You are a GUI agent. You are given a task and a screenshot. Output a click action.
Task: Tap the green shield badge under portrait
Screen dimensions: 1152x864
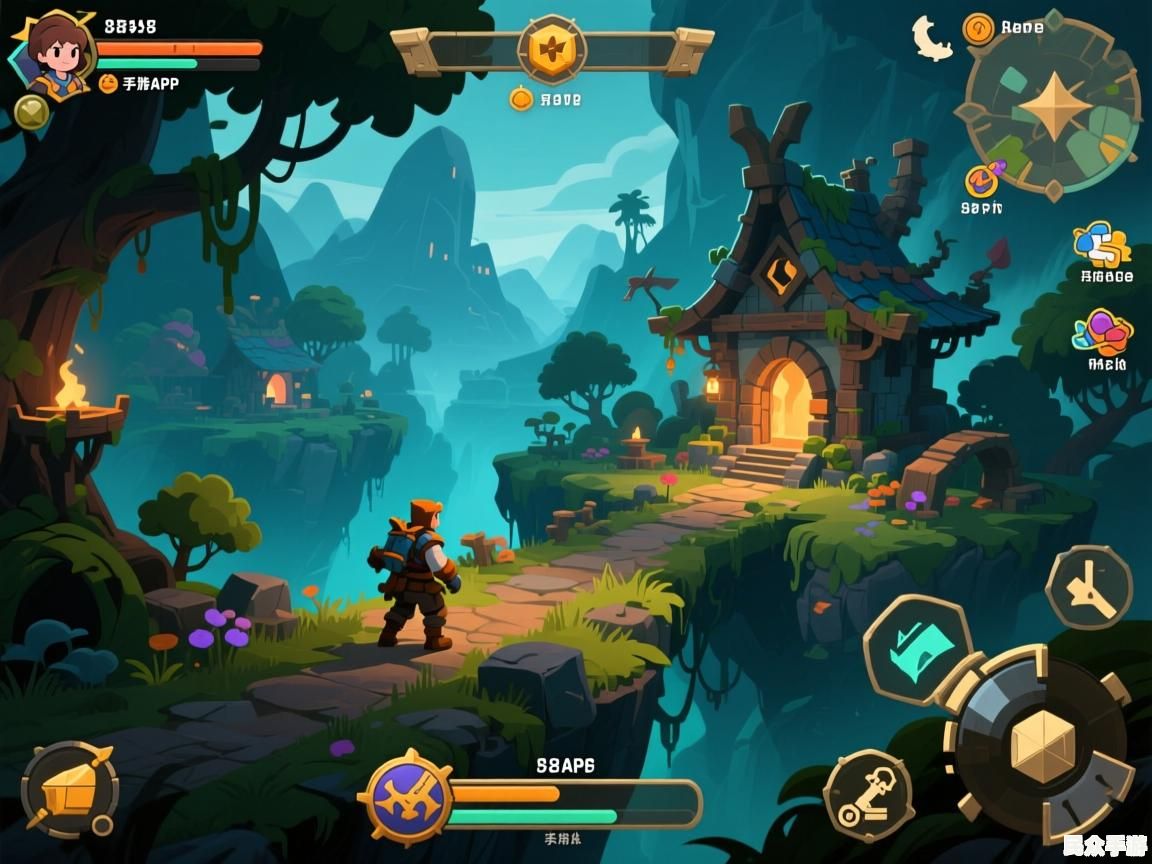pos(32,111)
